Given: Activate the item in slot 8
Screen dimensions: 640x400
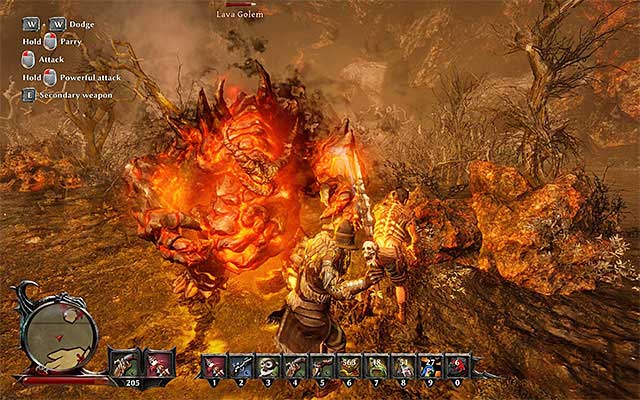Looking at the screenshot, I should (404, 365).
